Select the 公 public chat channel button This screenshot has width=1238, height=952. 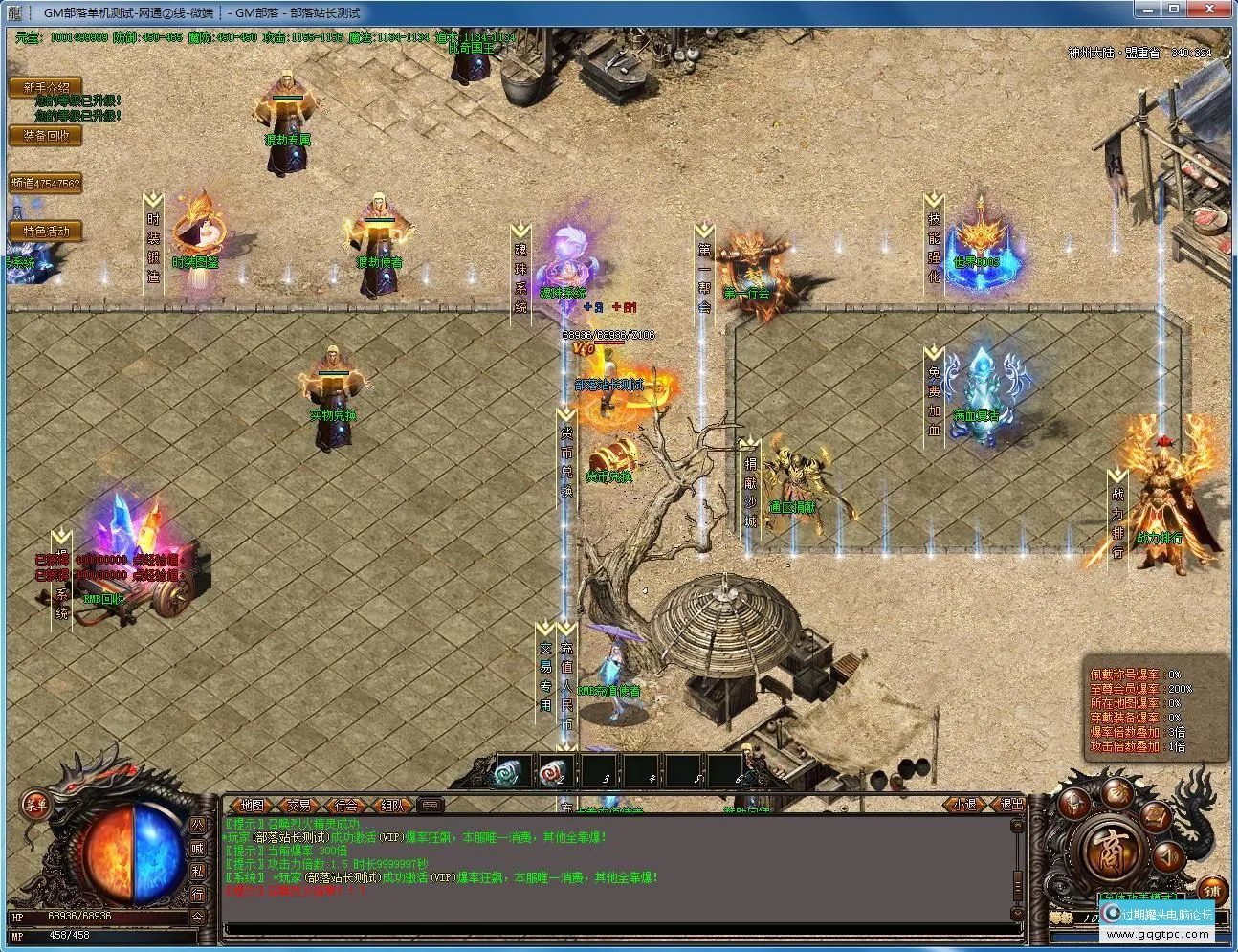tap(198, 825)
